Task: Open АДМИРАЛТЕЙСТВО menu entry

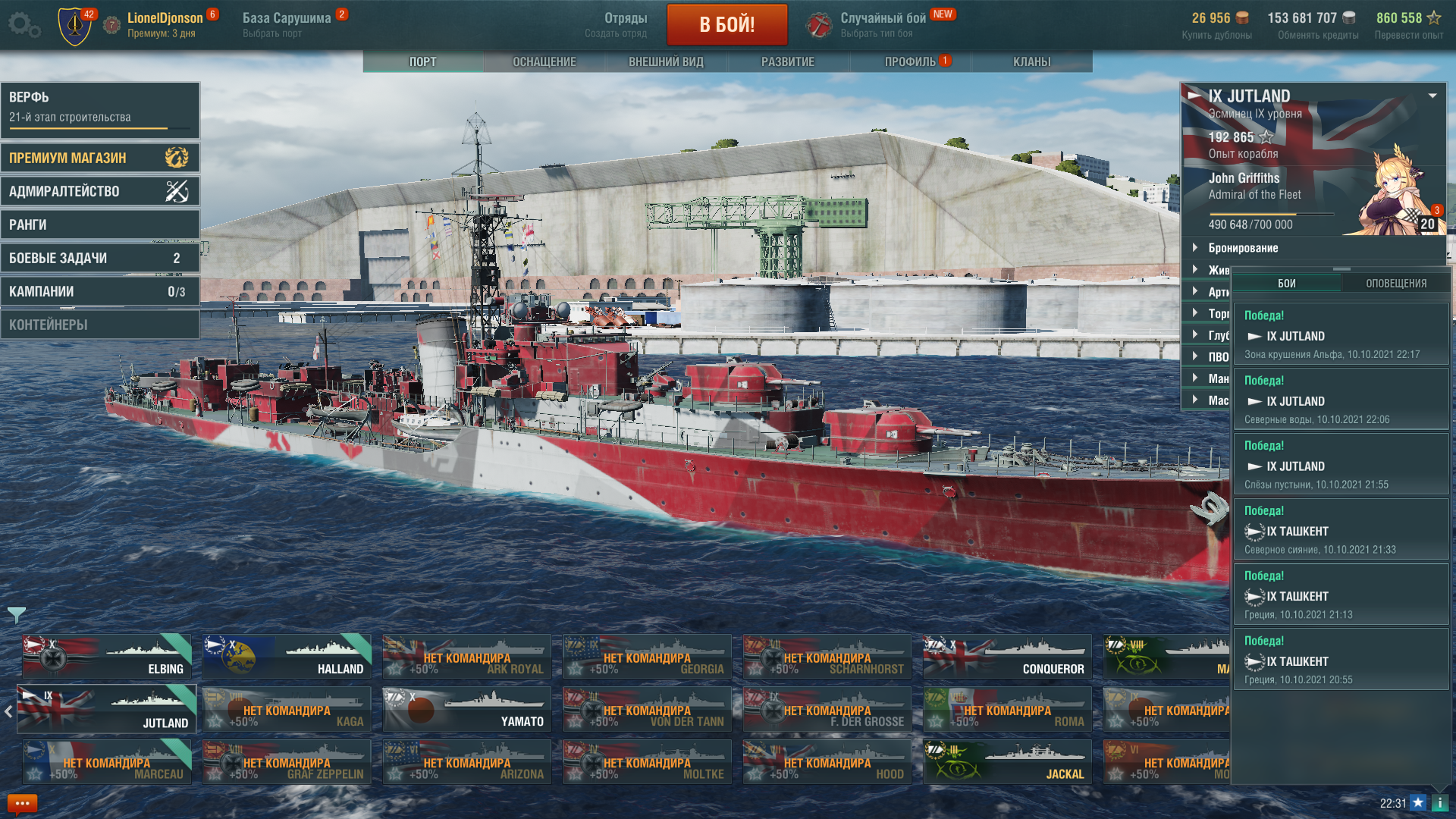Action: pos(100,191)
